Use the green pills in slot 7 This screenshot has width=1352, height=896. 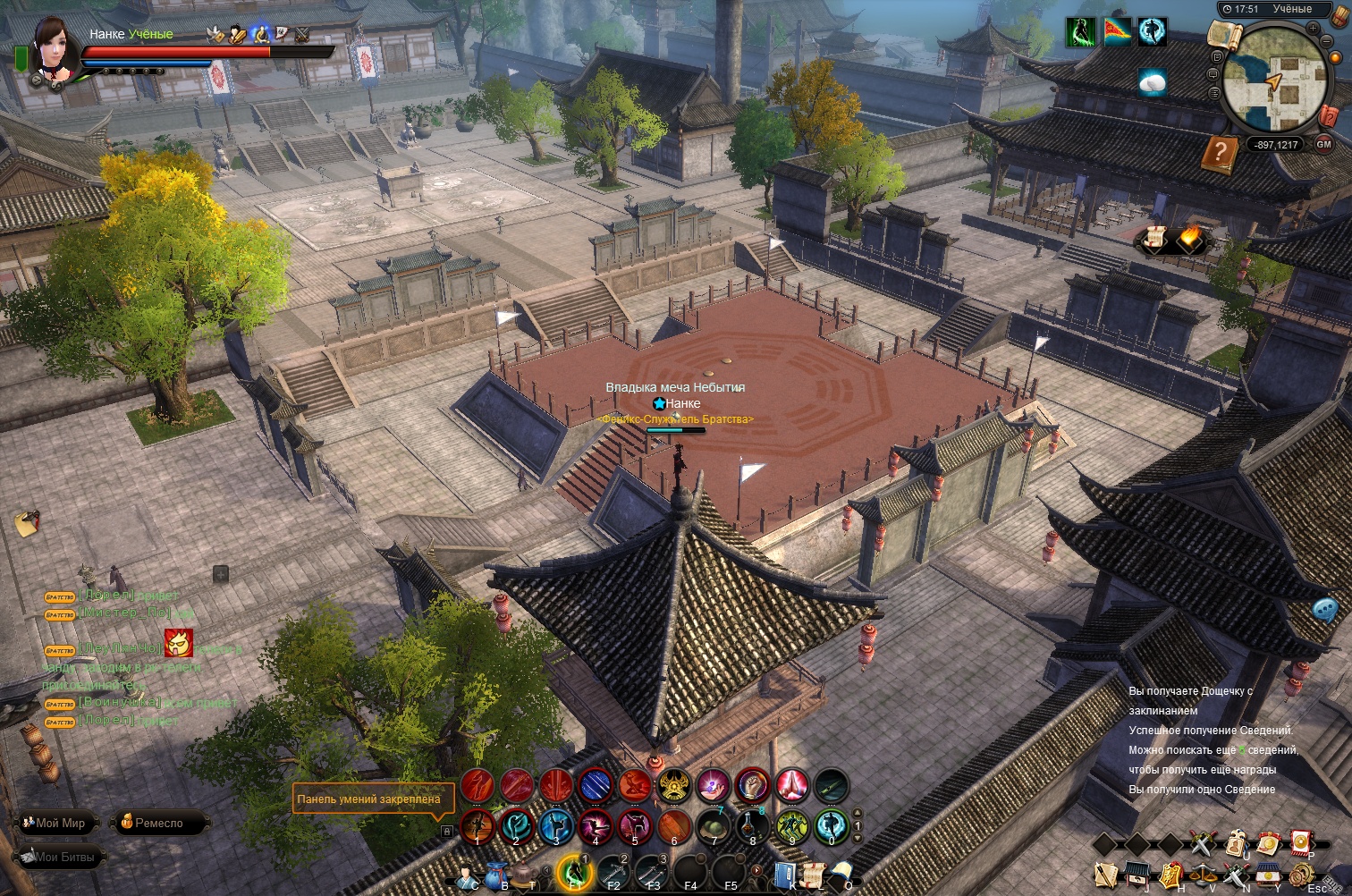713,826
